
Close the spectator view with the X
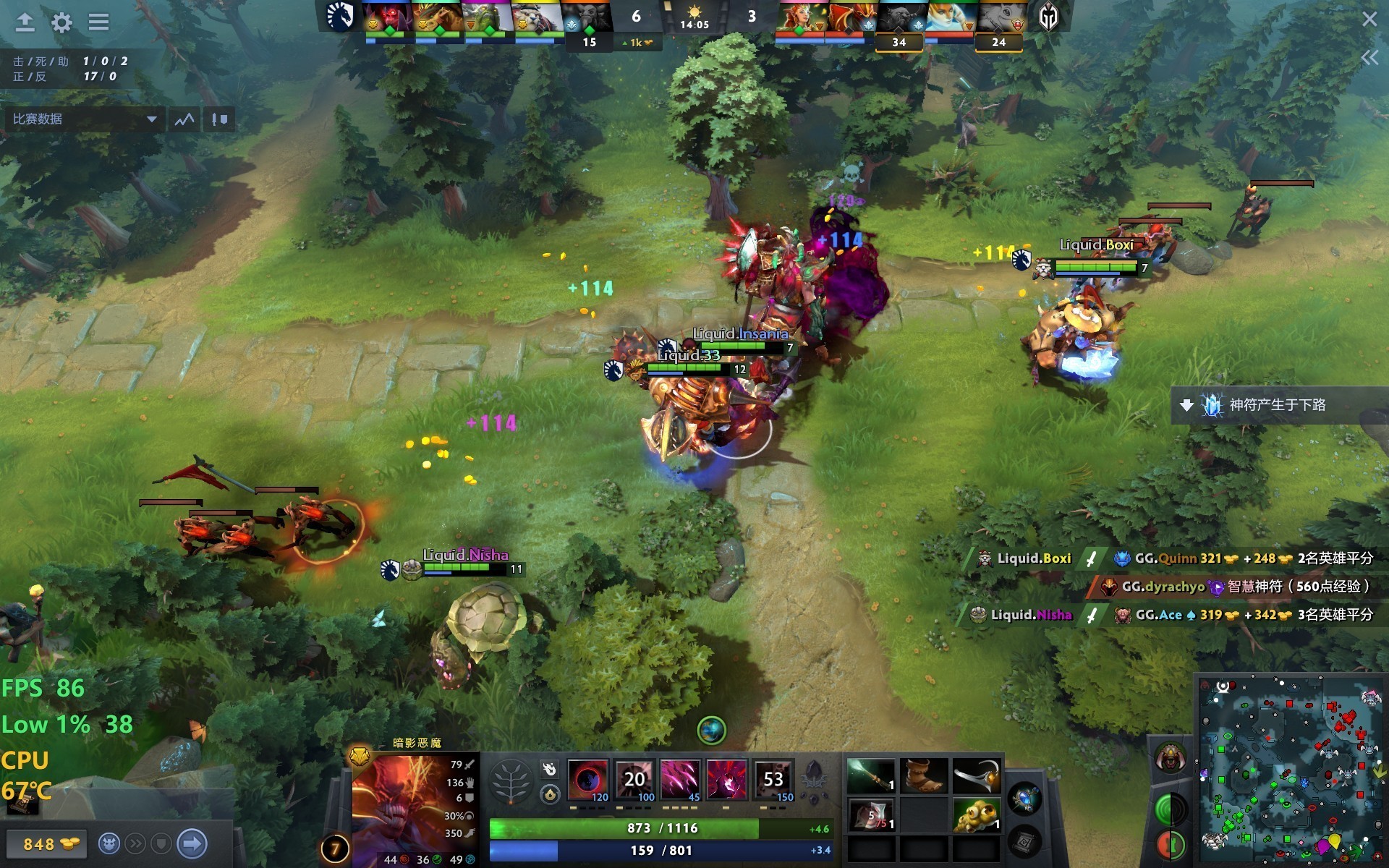1369,20
